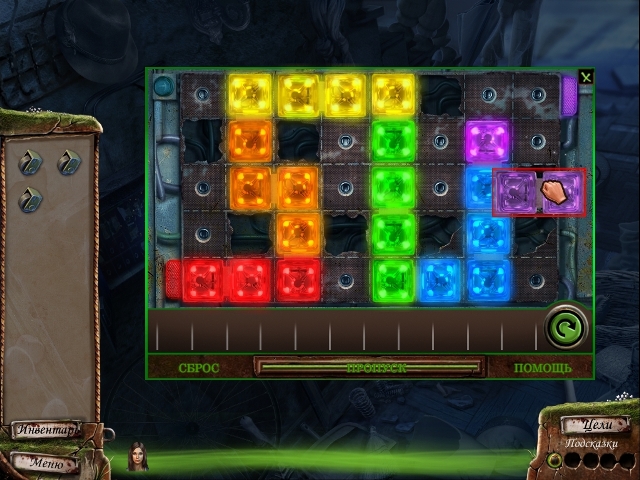Select the red-outlined purple block

click(x=540, y=191)
